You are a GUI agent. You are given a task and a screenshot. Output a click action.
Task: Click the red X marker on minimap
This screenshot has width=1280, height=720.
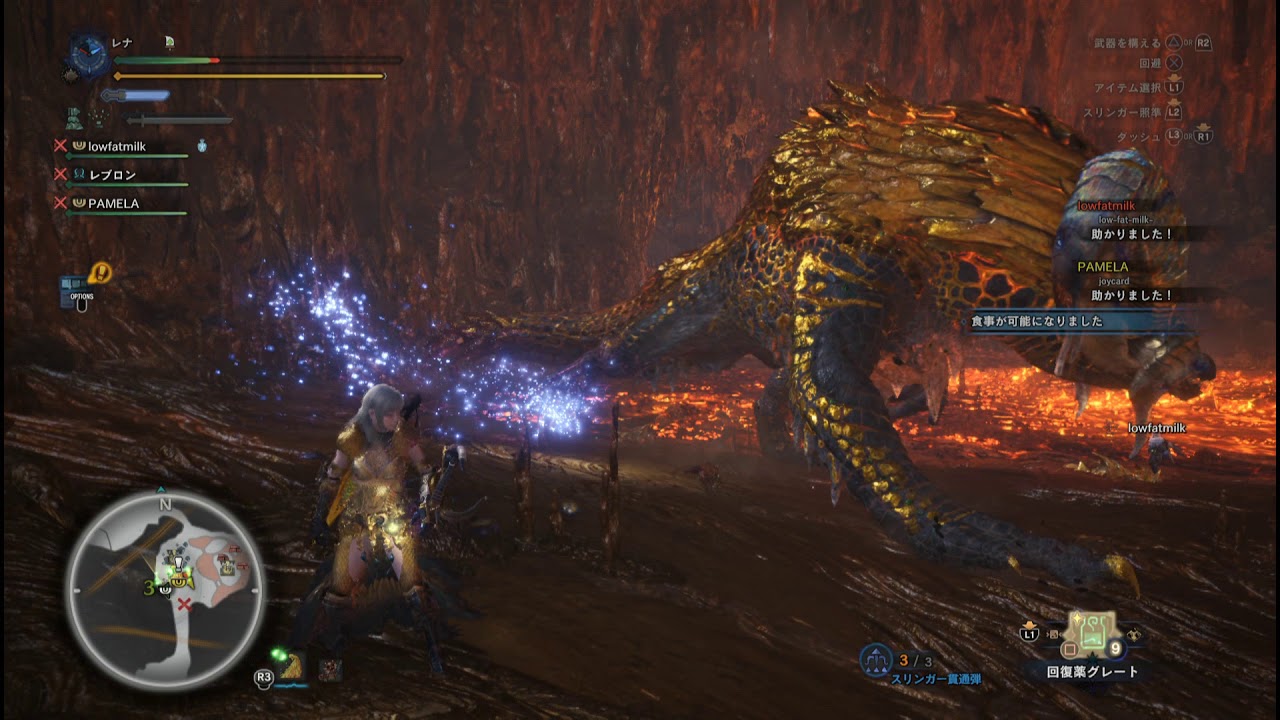point(184,605)
